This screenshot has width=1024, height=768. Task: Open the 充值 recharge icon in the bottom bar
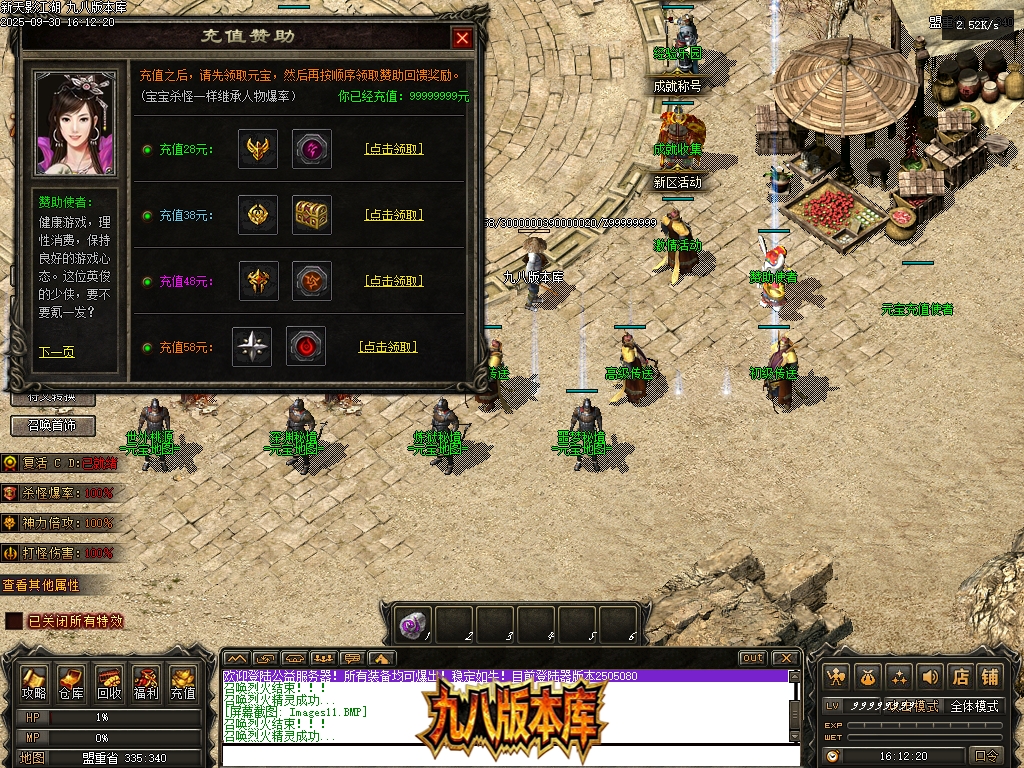coord(183,683)
